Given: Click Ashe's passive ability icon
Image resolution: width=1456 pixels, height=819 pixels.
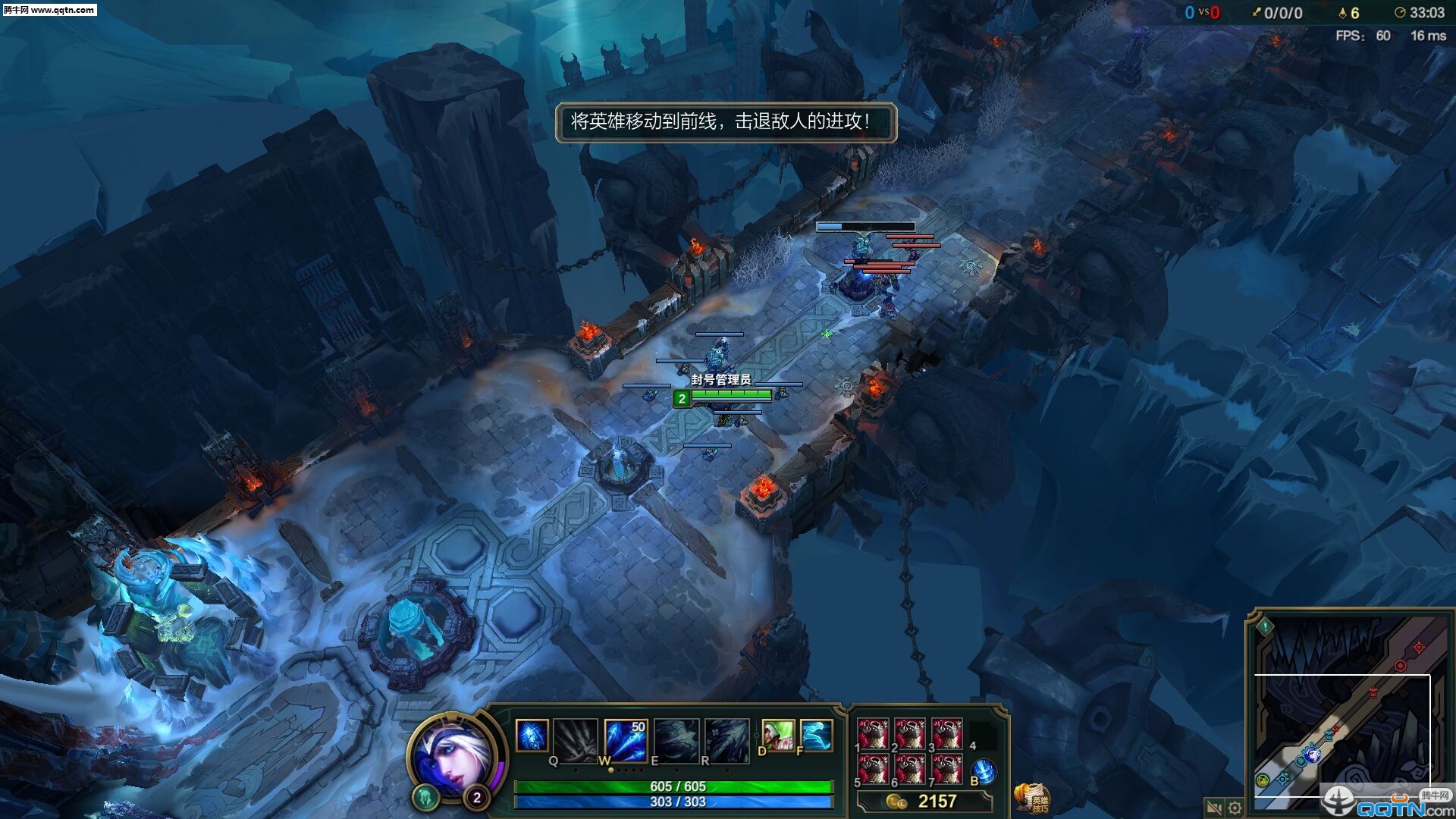Looking at the screenshot, I should point(532,736).
